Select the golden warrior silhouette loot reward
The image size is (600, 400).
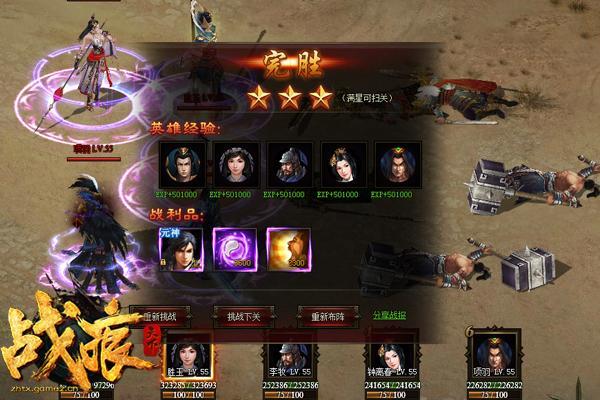click(289, 250)
